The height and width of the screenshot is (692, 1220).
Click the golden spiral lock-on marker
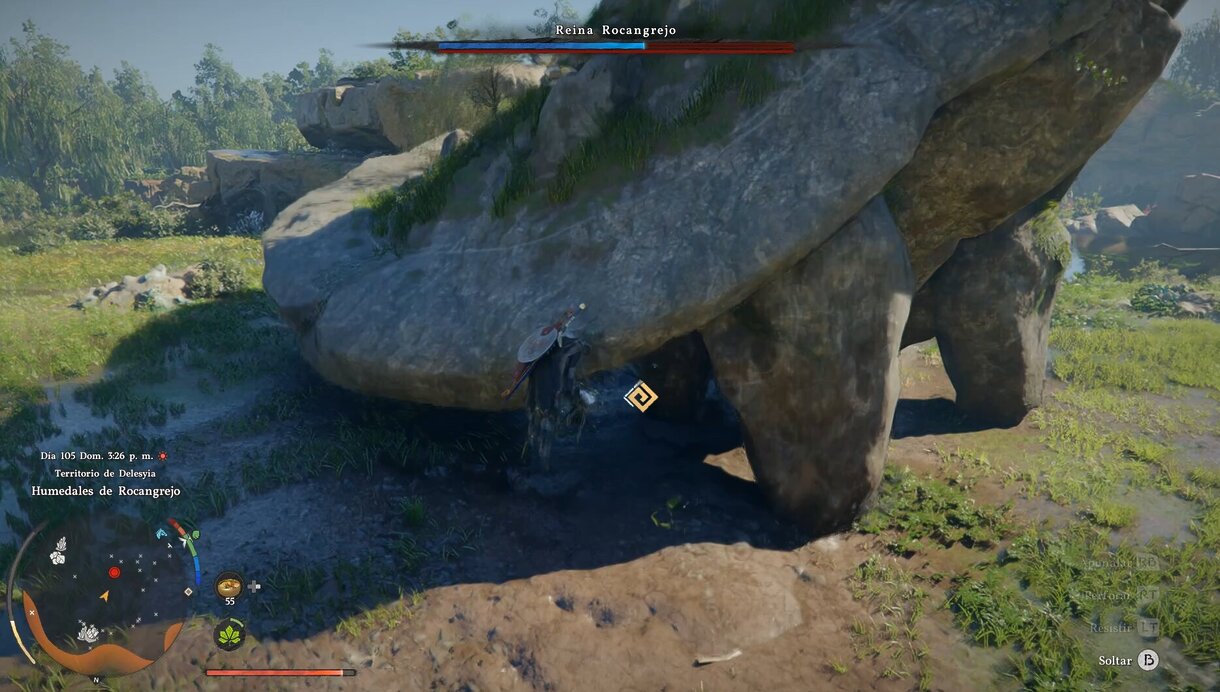[x=640, y=396]
